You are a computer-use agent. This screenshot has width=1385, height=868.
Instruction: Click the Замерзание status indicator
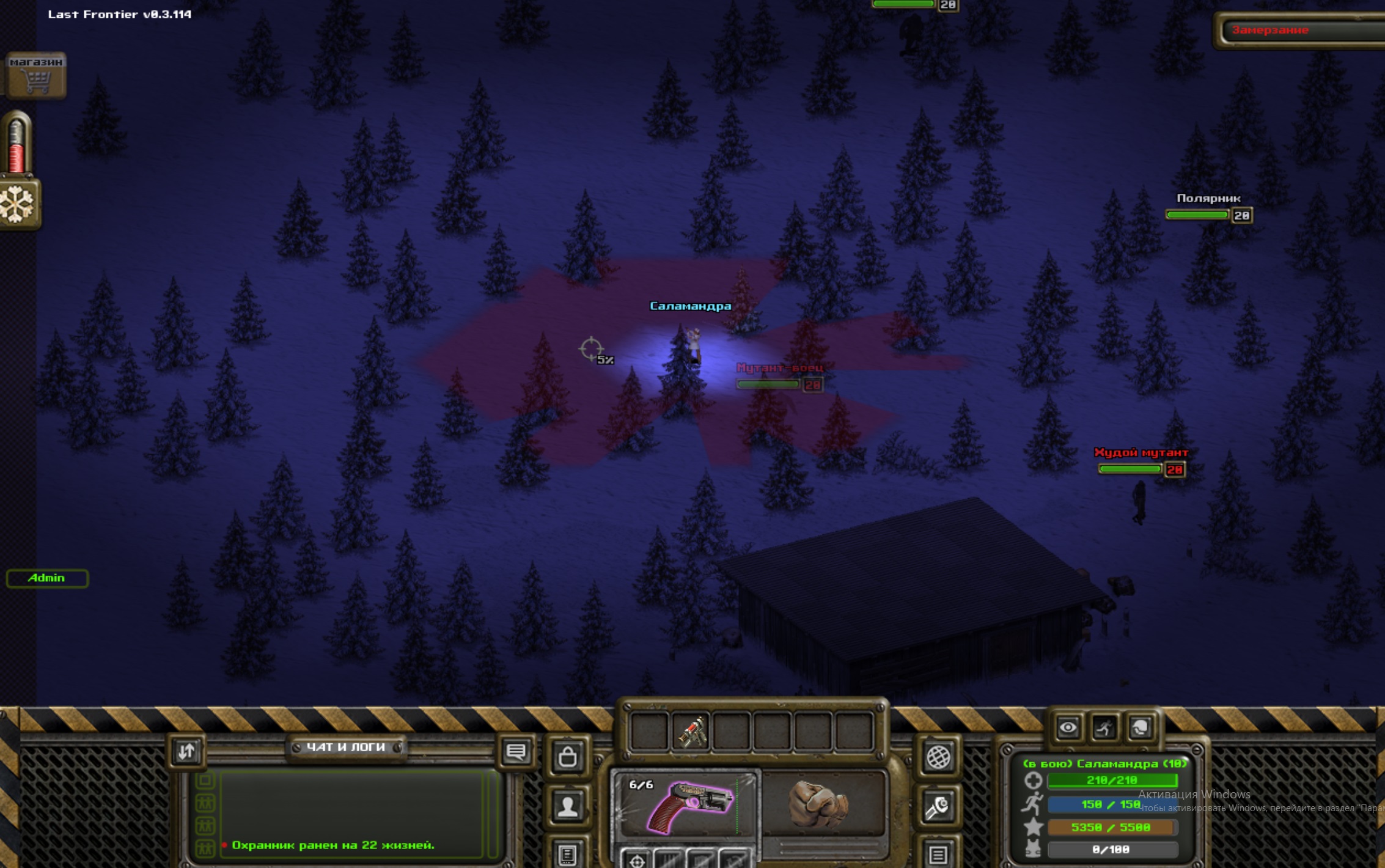point(1296,30)
